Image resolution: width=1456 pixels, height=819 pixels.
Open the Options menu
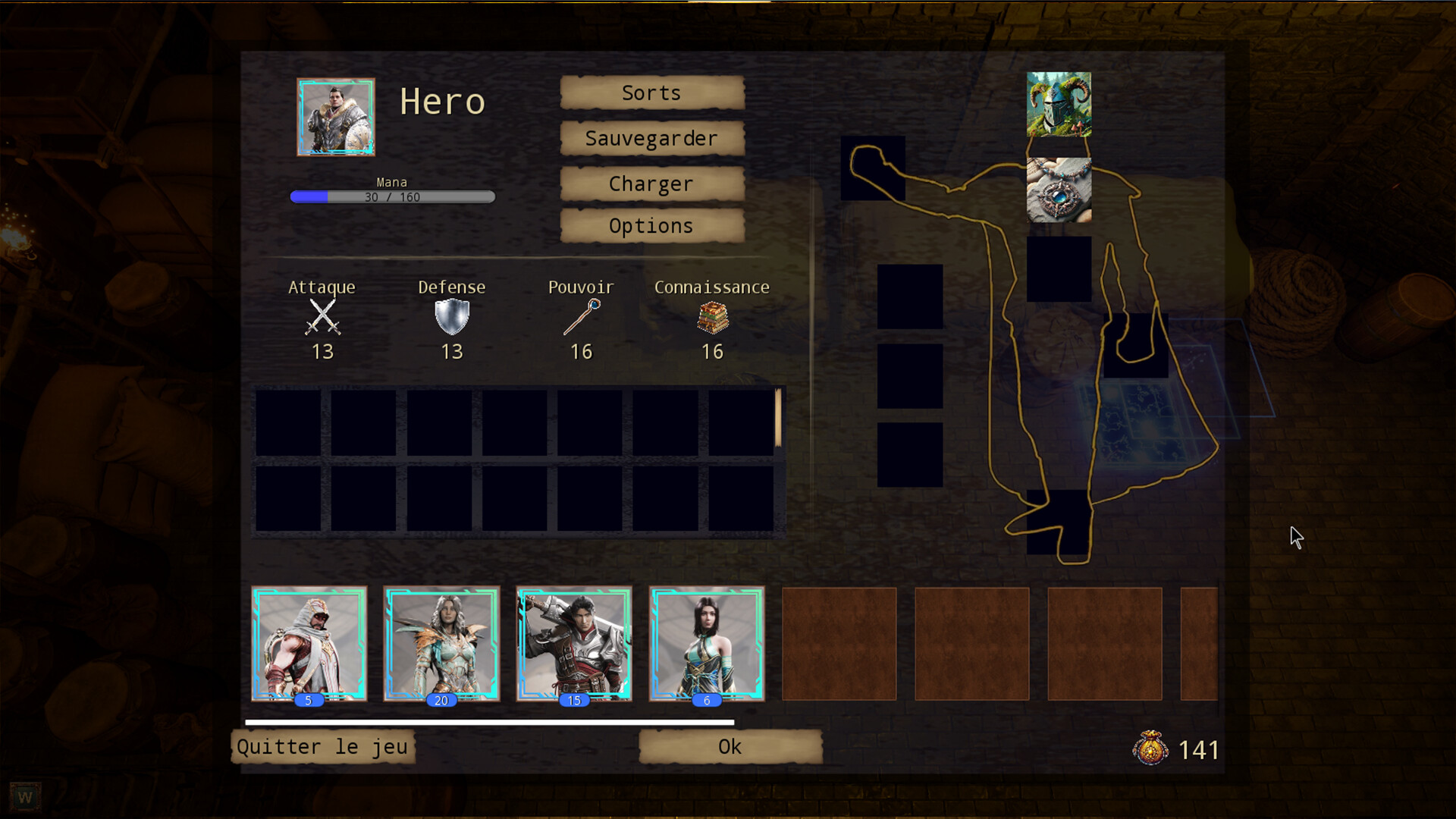click(x=651, y=225)
